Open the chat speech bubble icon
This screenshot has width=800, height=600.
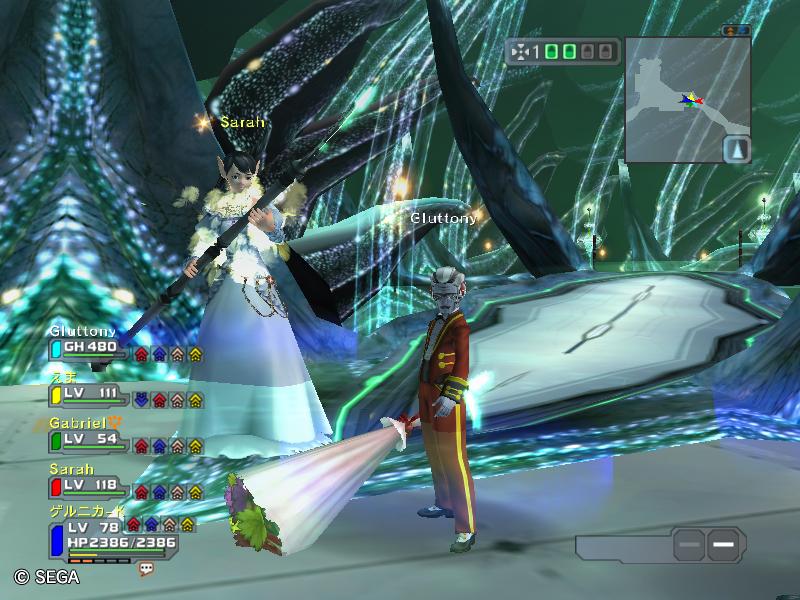point(147,568)
